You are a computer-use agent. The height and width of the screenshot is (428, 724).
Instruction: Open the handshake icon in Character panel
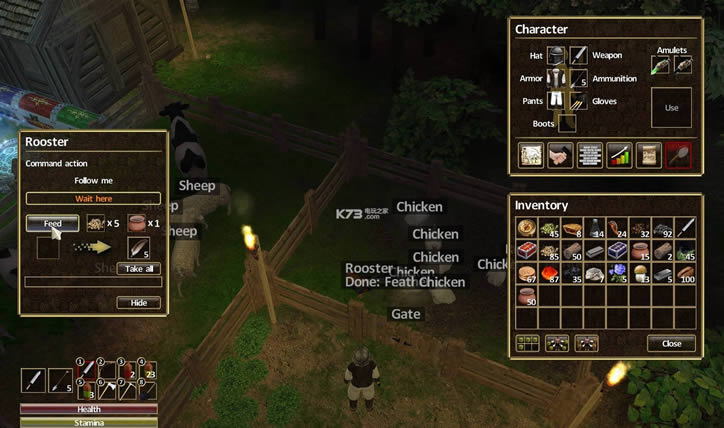pyautogui.click(x=561, y=155)
